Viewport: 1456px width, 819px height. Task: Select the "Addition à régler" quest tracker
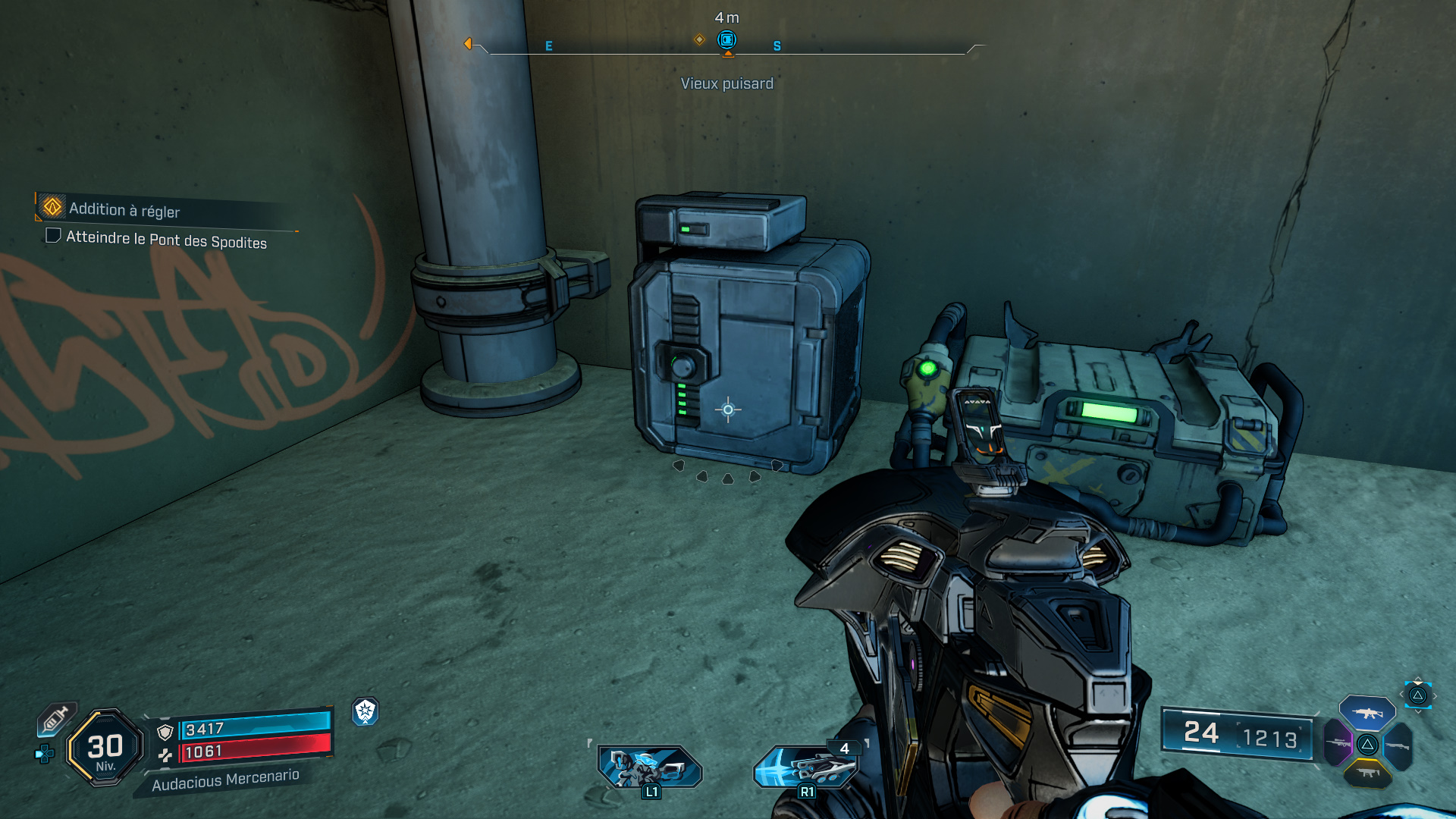124,209
